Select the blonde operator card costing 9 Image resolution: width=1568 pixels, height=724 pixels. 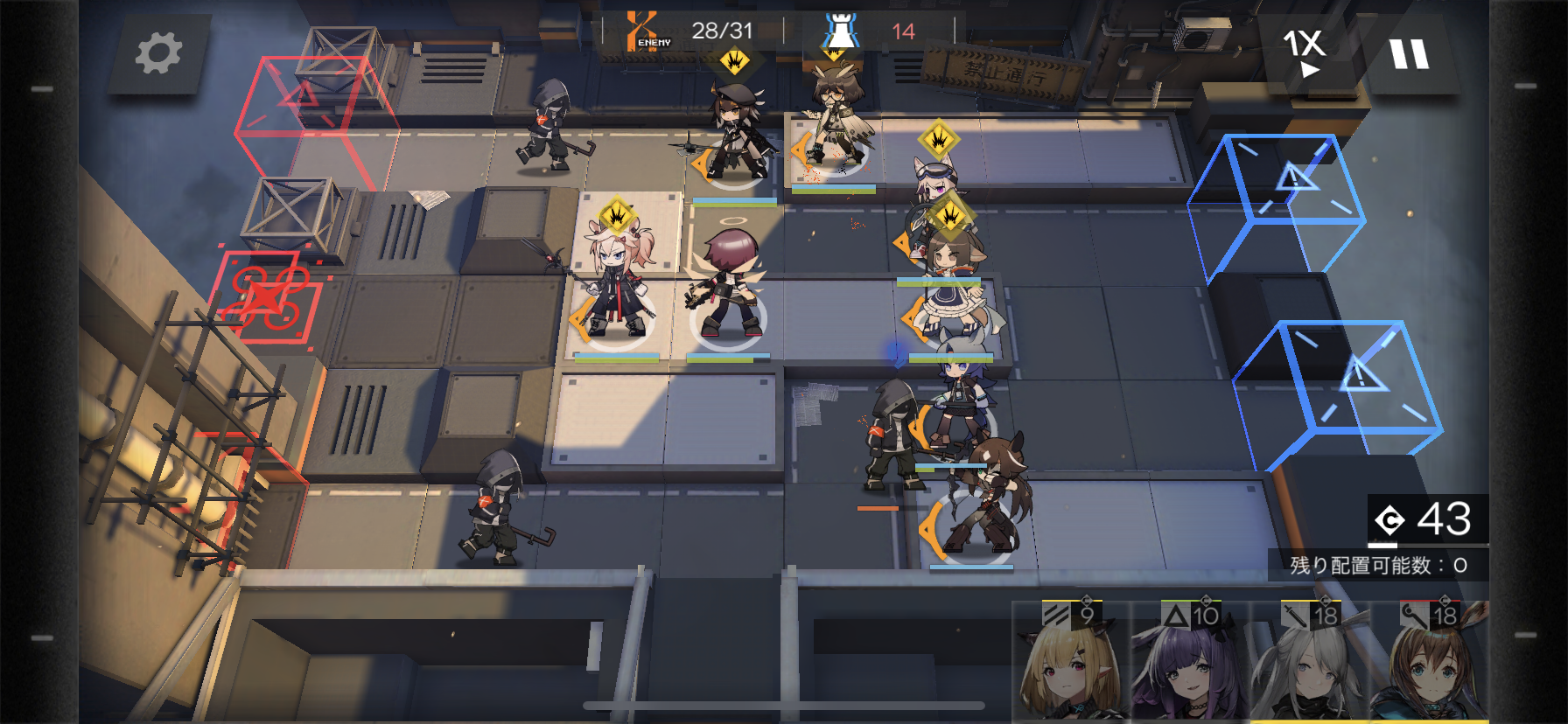tap(1071, 663)
